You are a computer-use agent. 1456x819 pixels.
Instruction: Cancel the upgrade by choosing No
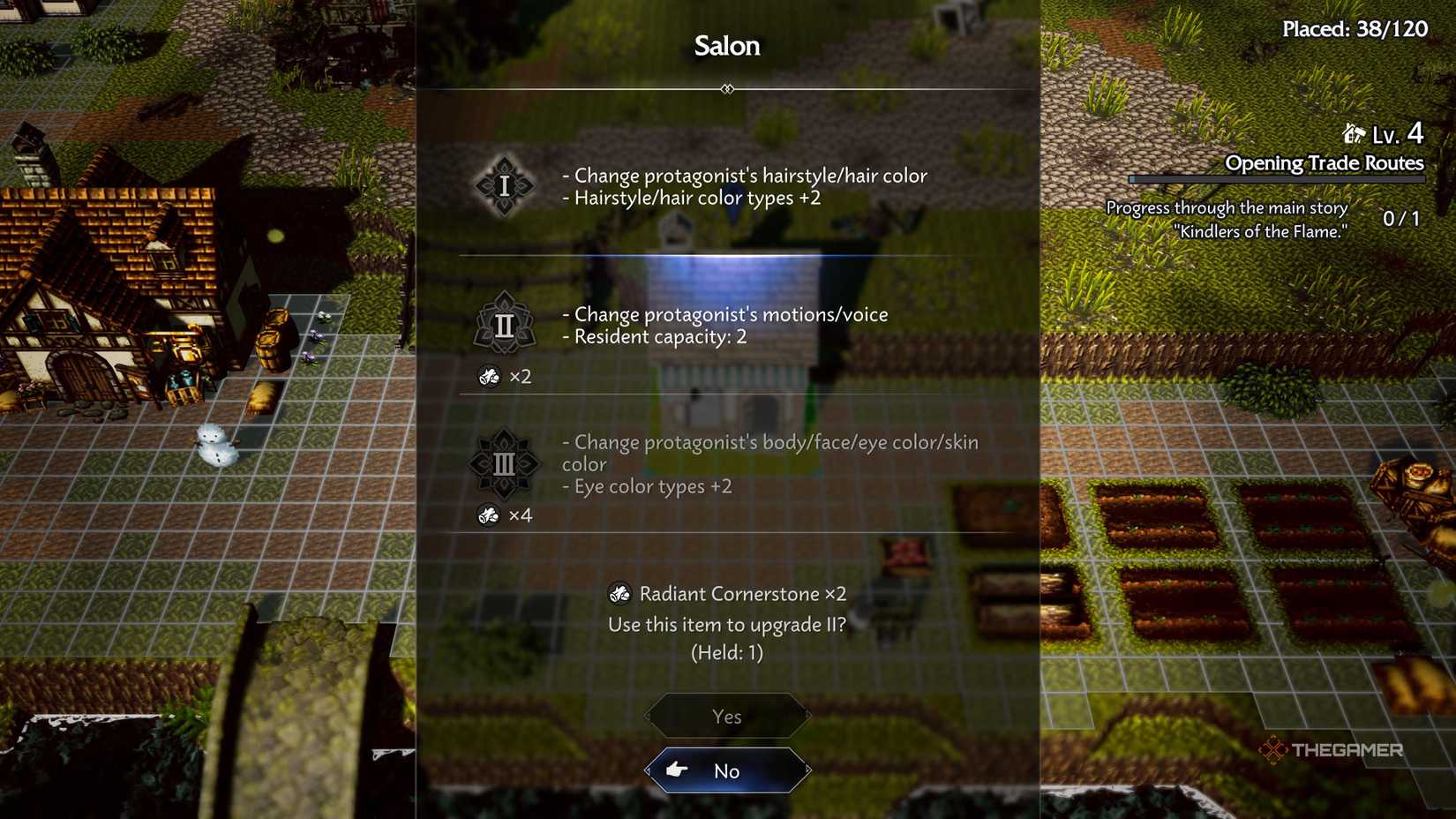(726, 770)
